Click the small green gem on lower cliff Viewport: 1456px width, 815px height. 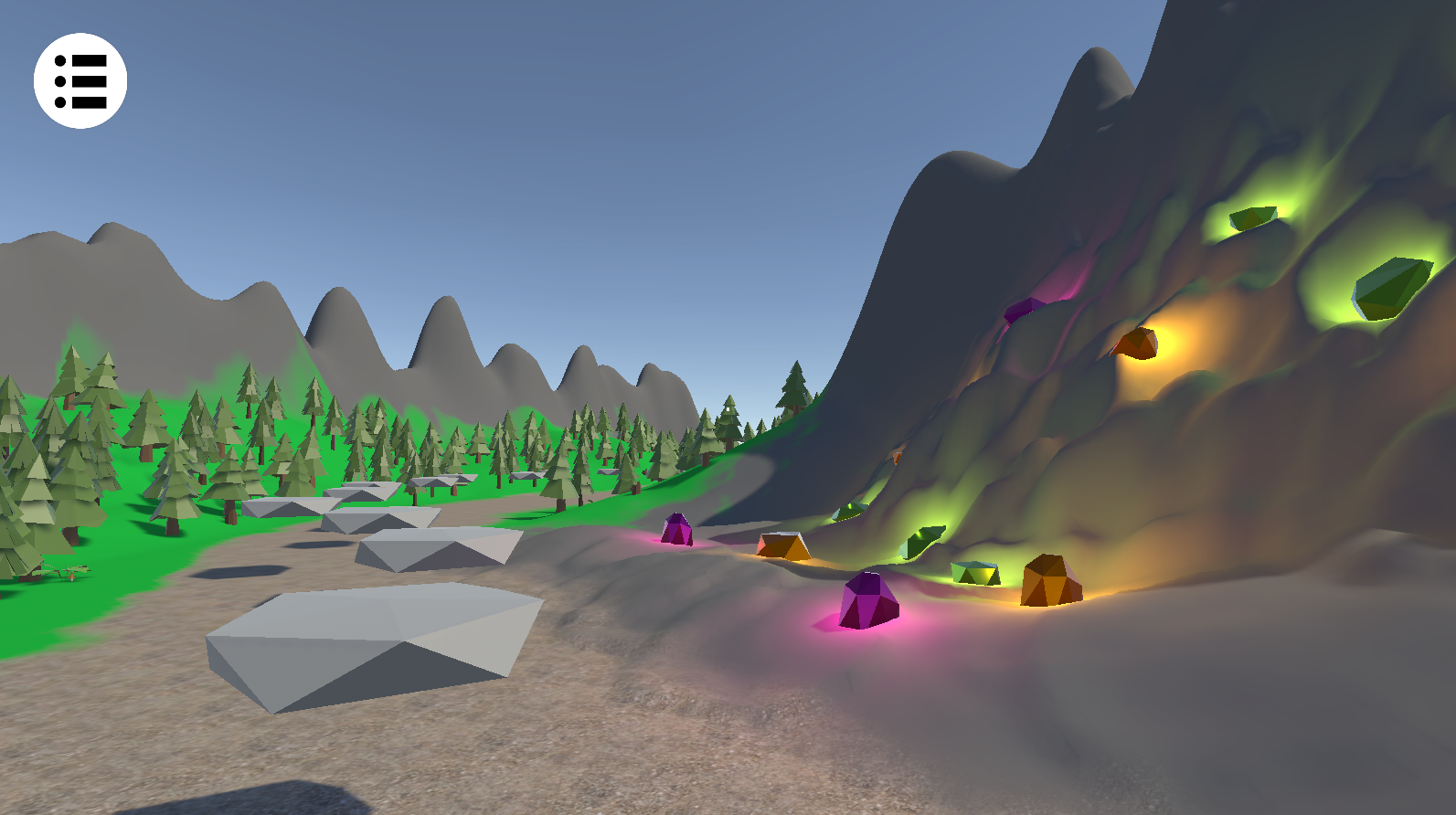click(850, 509)
